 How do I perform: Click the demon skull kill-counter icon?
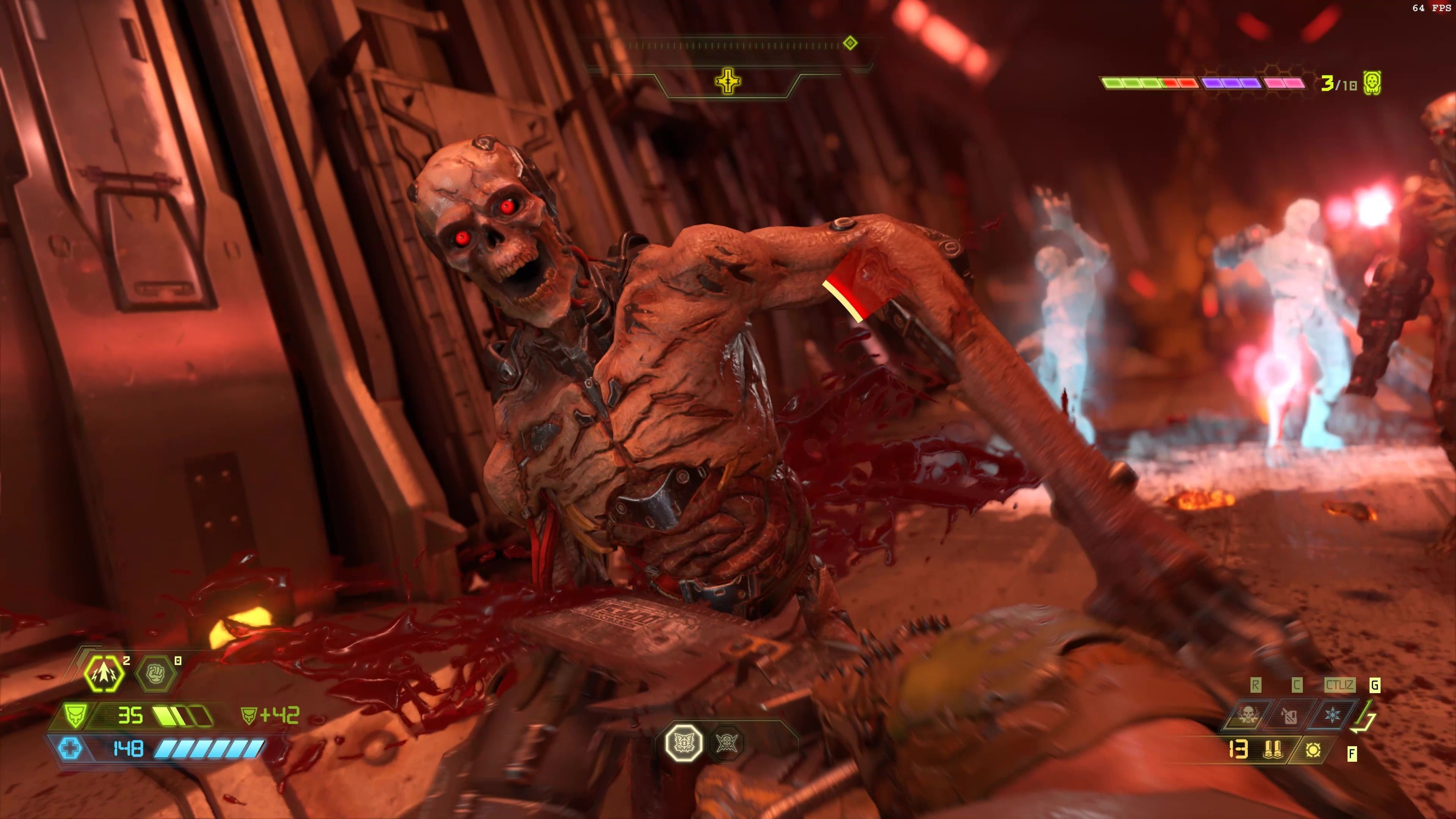[1372, 83]
